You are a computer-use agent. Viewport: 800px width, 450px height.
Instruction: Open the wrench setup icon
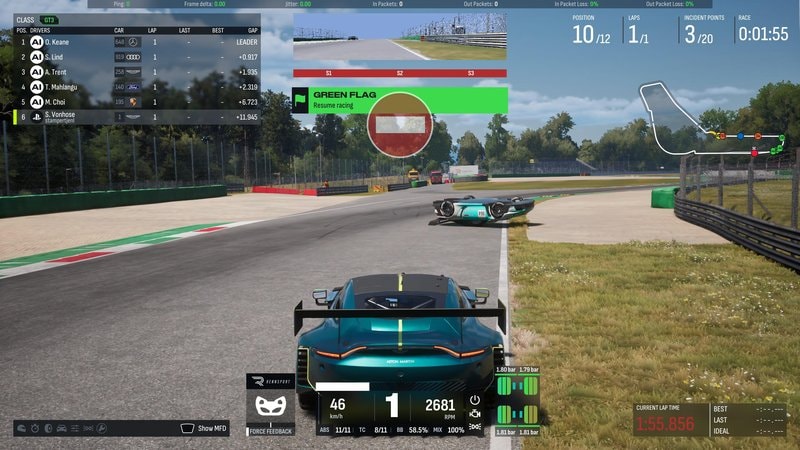point(100,428)
